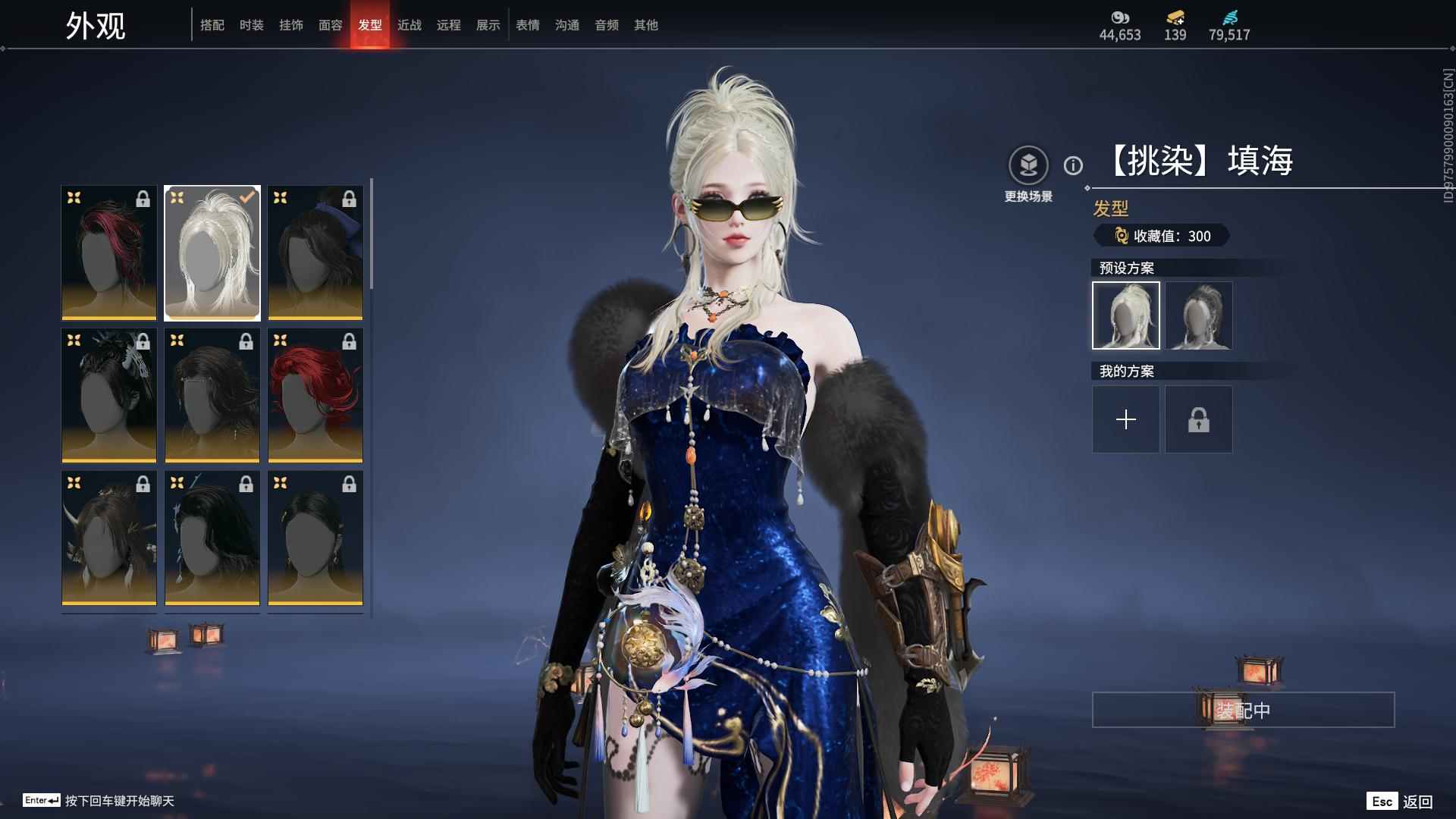
Task: Show the 表情 tab
Action: pyautogui.click(x=528, y=25)
